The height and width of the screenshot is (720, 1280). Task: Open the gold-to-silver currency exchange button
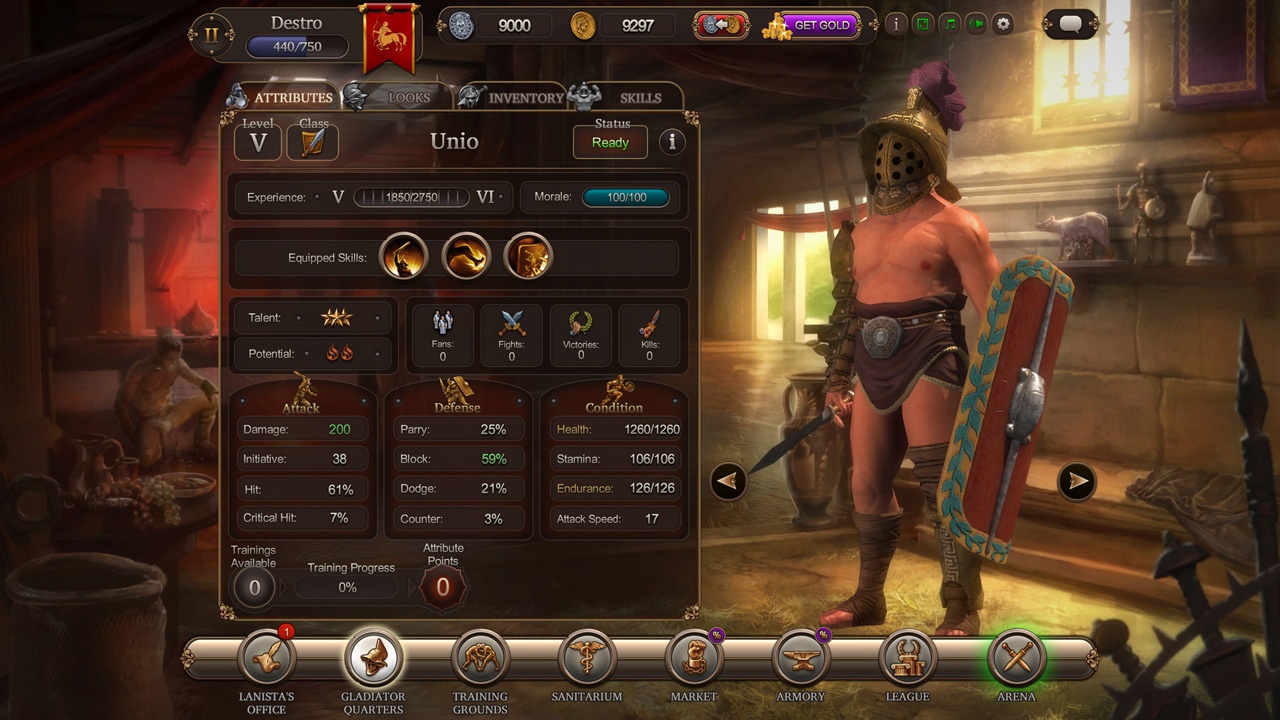[x=721, y=25]
